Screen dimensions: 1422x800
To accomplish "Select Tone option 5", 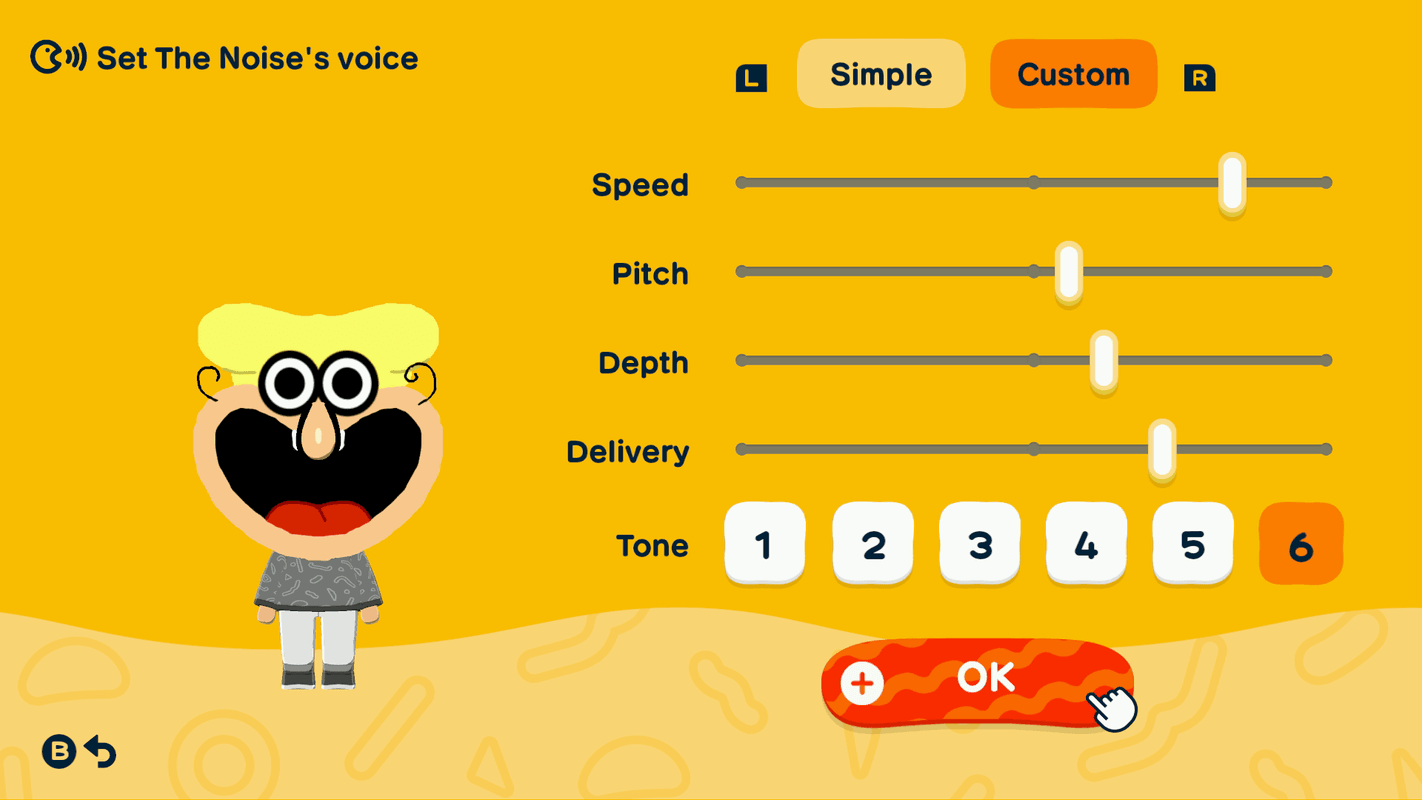I will (x=1193, y=545).
